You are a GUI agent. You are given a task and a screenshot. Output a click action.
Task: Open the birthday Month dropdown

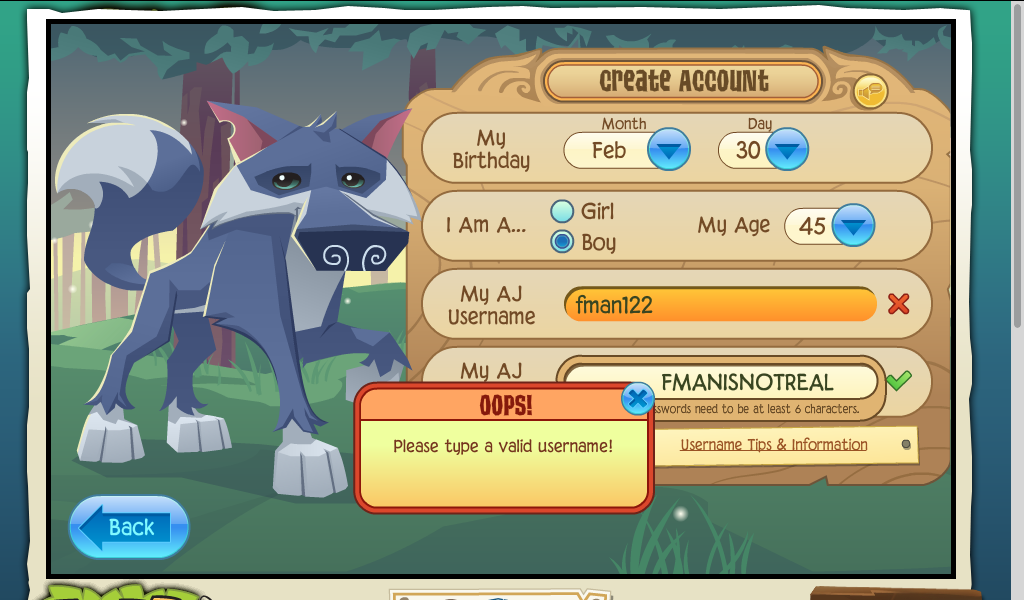click(x=668, y=151)
